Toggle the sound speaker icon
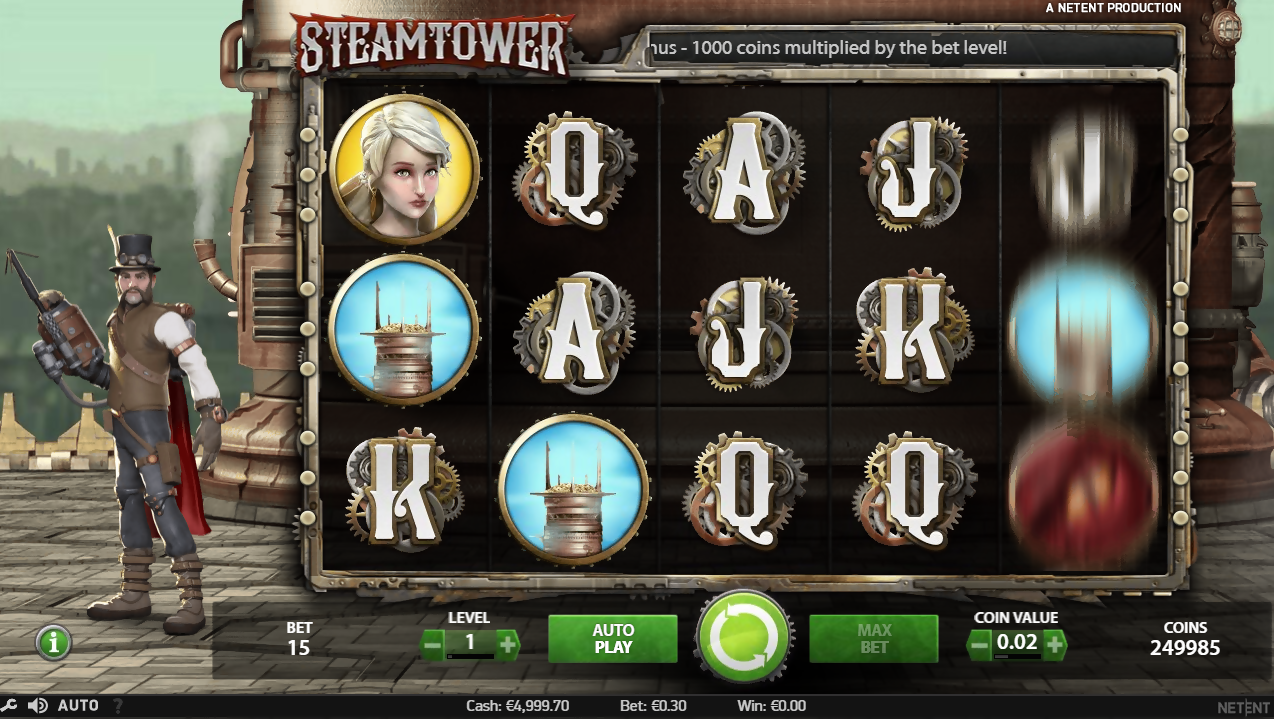 coord(38,706)
